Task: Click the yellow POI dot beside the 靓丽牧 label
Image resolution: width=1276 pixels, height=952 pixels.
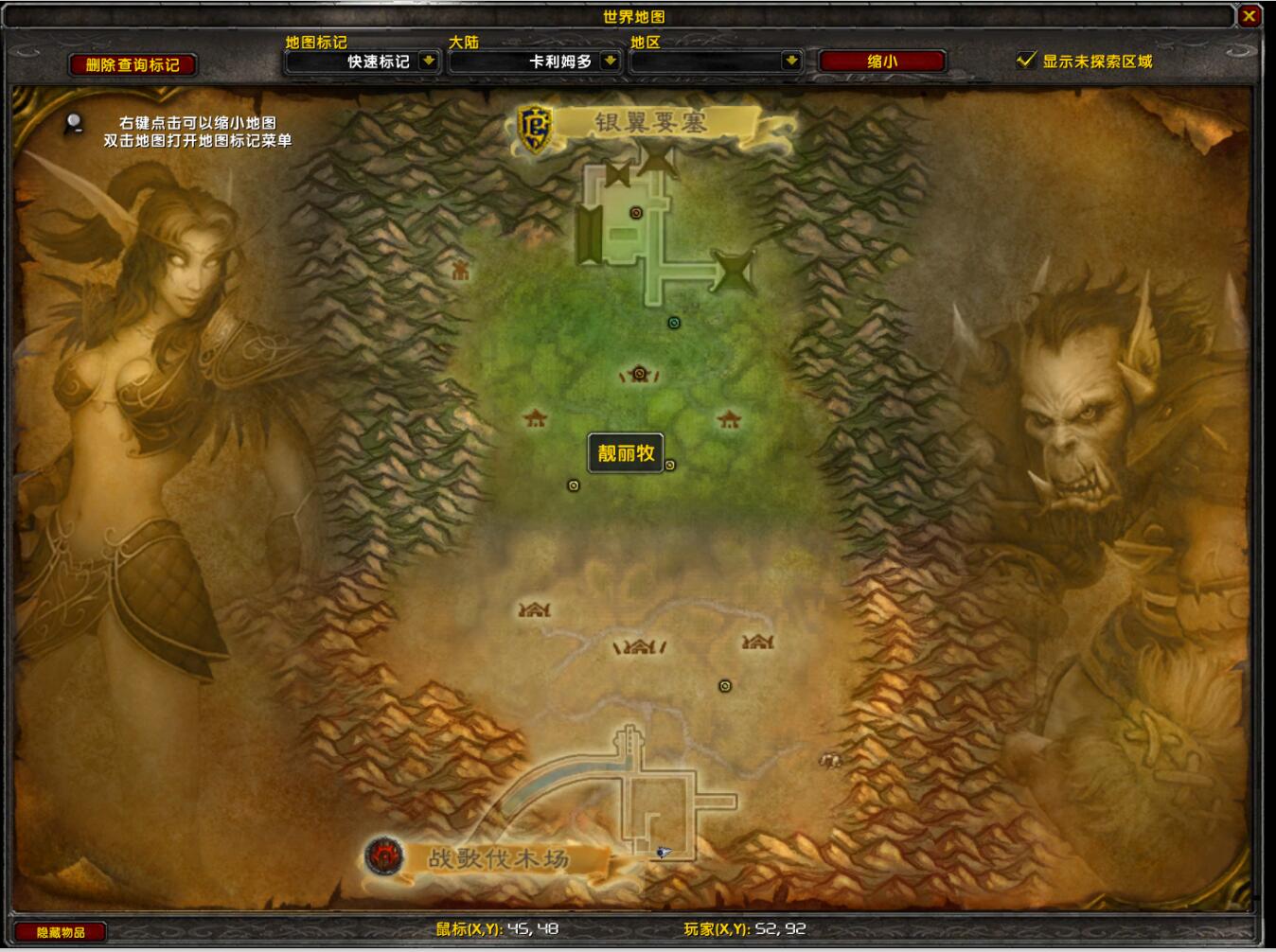Action: pyautogui.click(x=669, y=465)
